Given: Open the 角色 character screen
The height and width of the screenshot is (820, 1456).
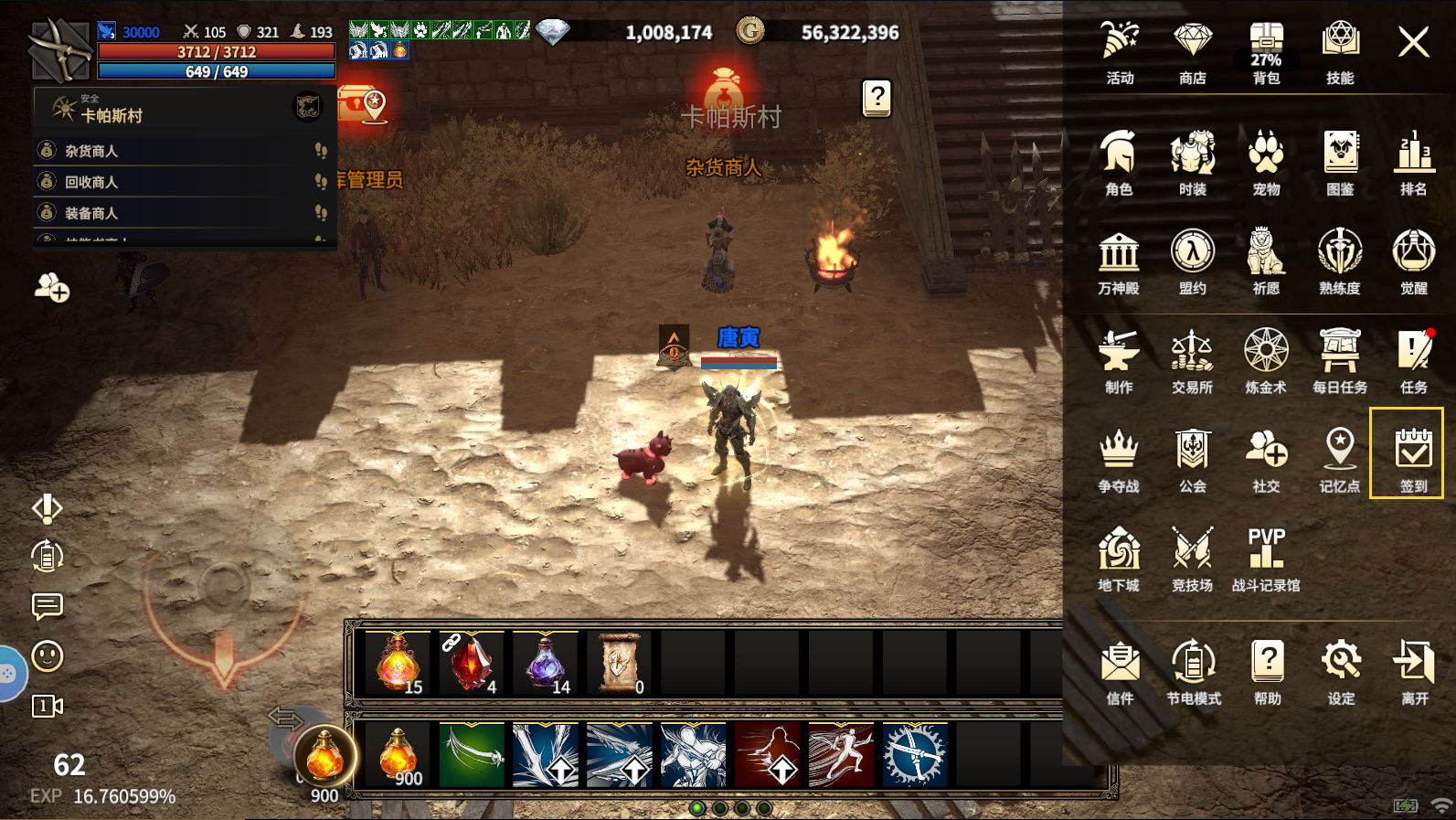Looking at the screenshot, I should (1119, 163).
